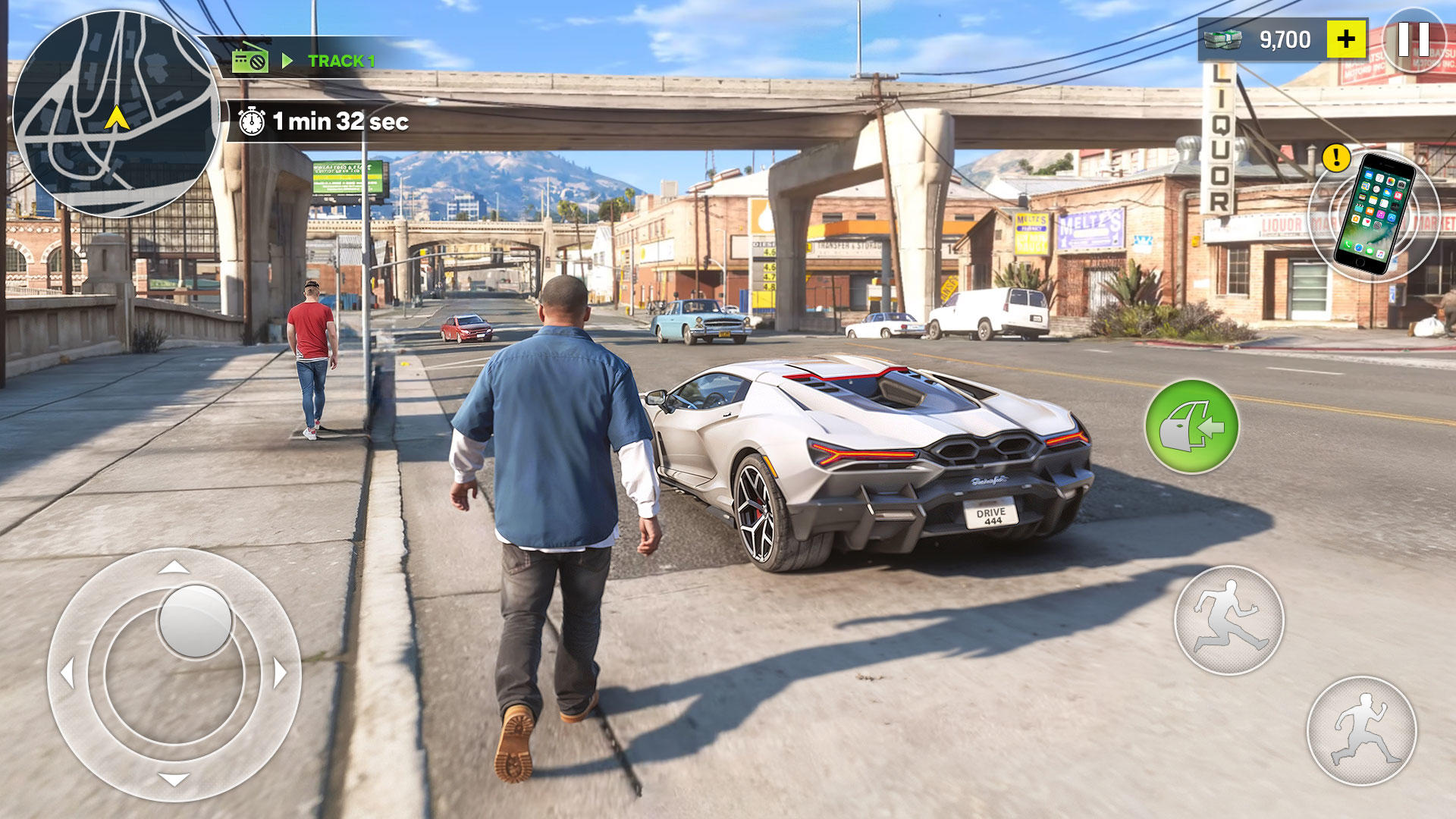The image size is (1456, 819).
Task: Pause the game
Action: 1413,39
